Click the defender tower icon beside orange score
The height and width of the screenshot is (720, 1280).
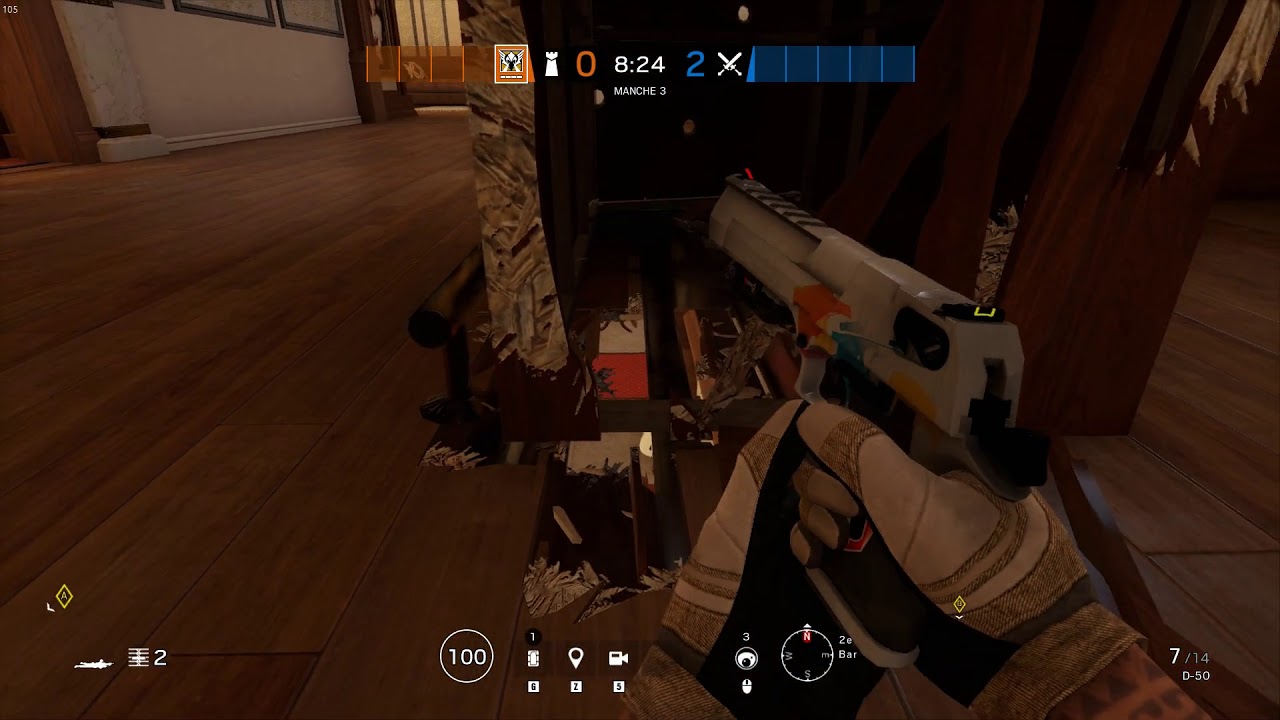tap(551, 64)
